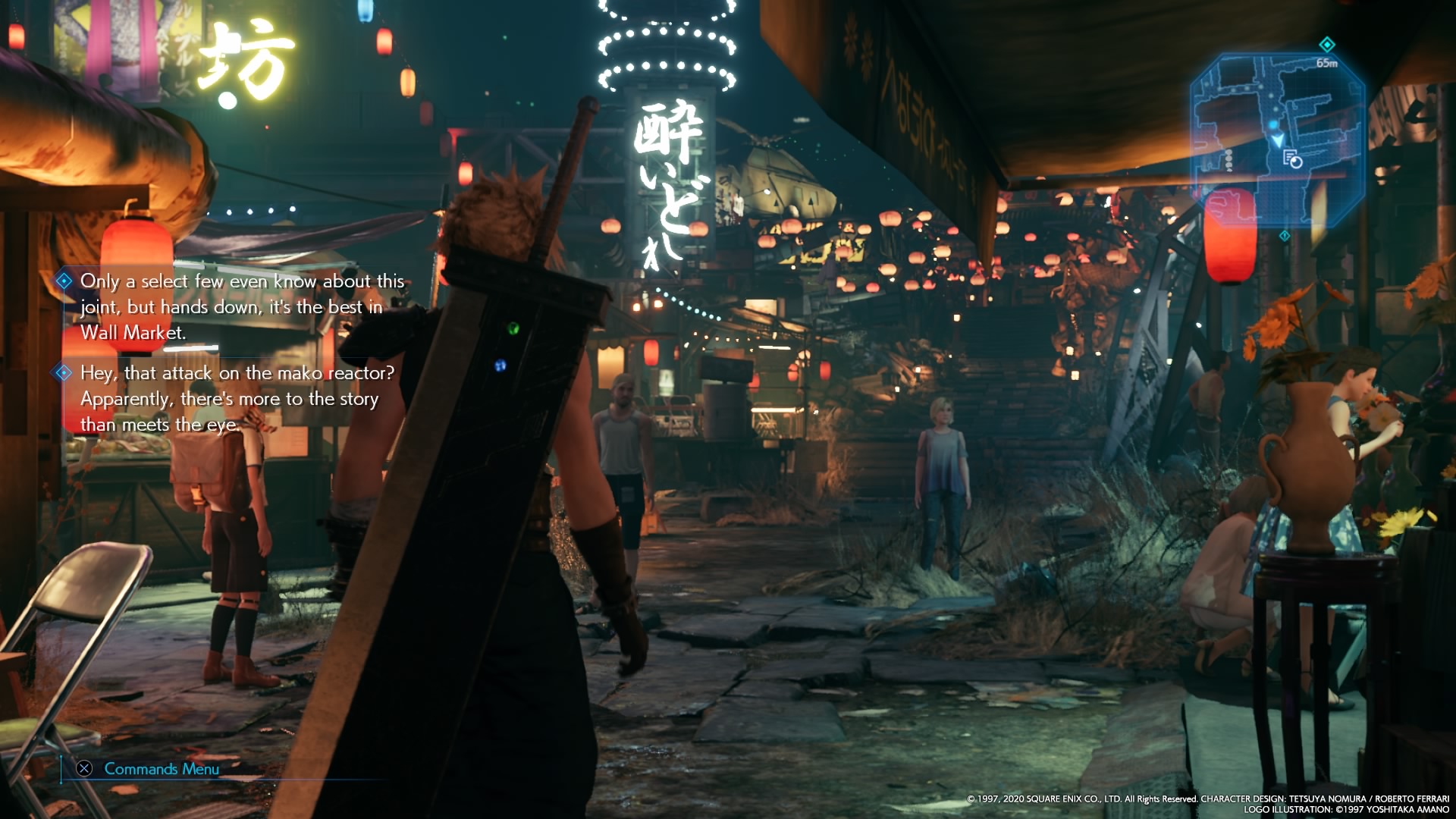Screen dimensions: 1456x819
Task: Select the 65m objective diamond marker
Action: tap(1326, 44)
